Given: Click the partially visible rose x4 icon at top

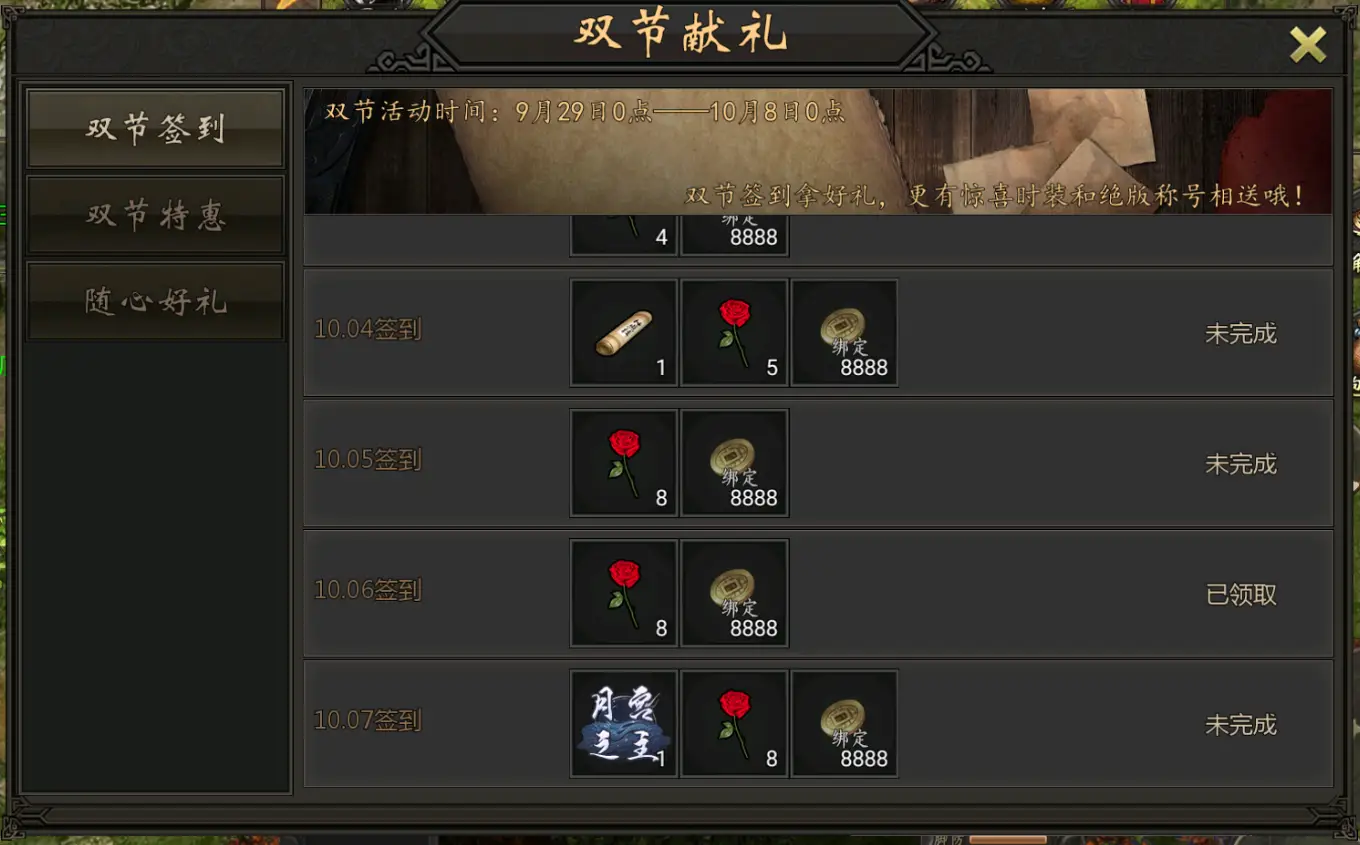Looking at the screenshot, I should [x=623, y=230].
